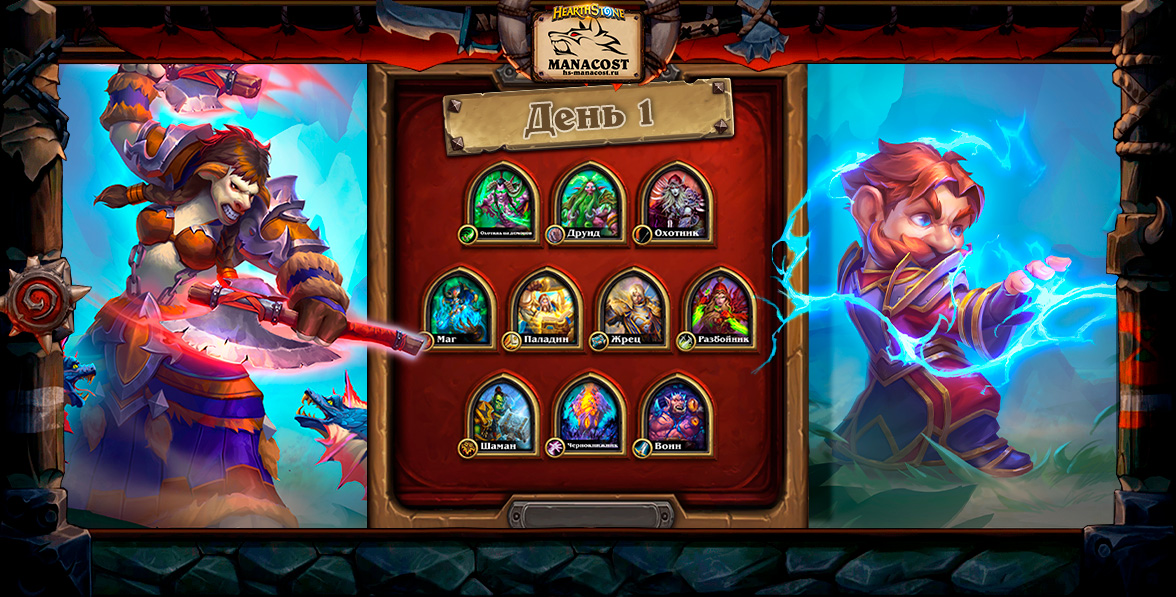Open the Manacost logo at top
The width and height of the screenshot is (1176, 597).
click(x=587, y=44)
